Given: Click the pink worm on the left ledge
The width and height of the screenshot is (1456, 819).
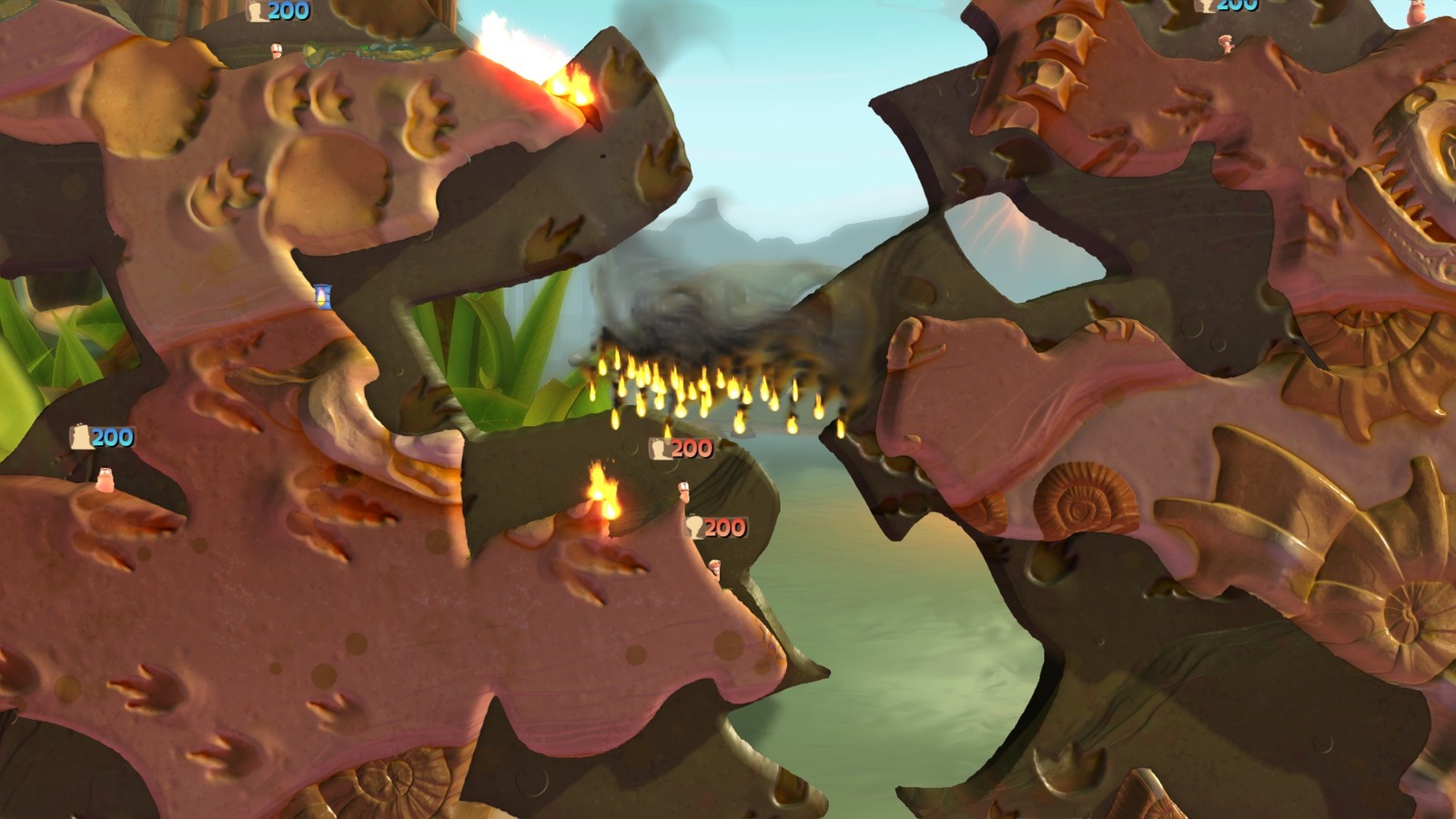Looking at the screenshot, I should point(106,481).
